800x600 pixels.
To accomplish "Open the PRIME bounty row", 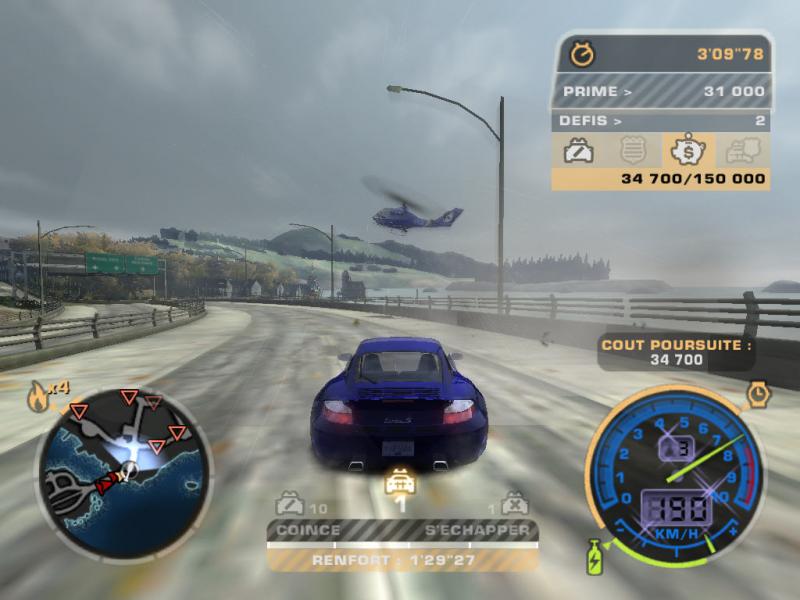I will (660, 92).
